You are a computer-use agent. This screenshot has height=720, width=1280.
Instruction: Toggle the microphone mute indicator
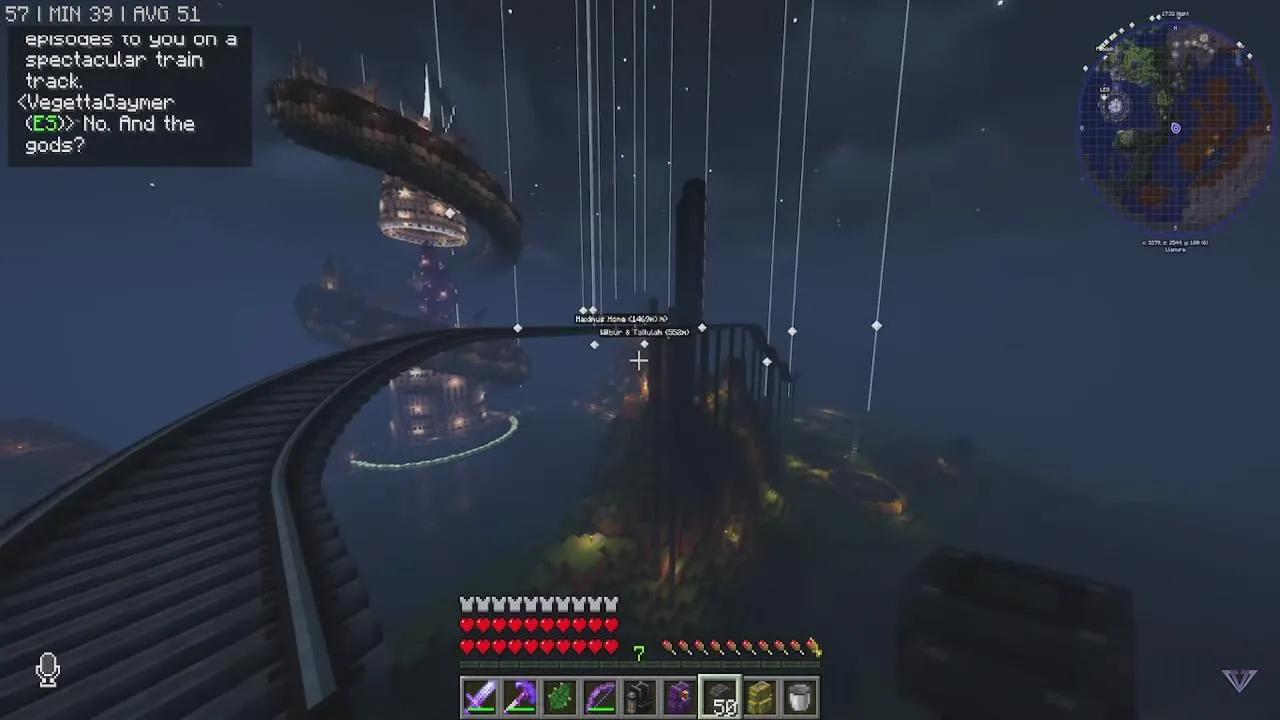[48, 670]
